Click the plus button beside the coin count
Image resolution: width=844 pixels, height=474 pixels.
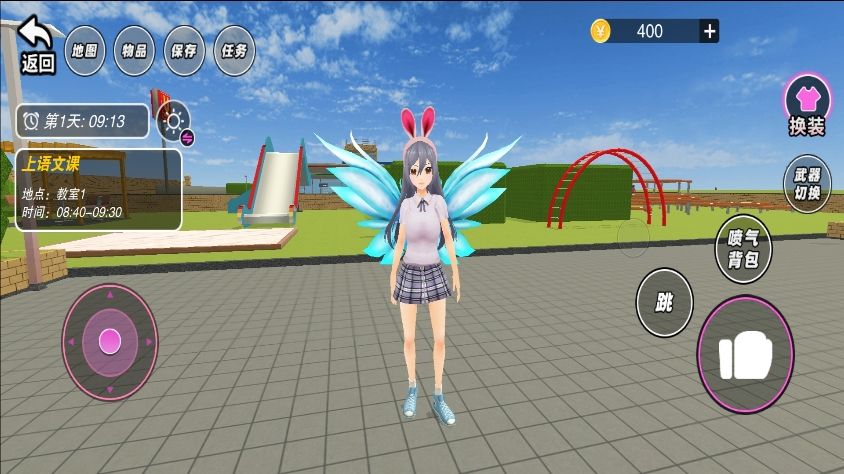tap(709, 31)
